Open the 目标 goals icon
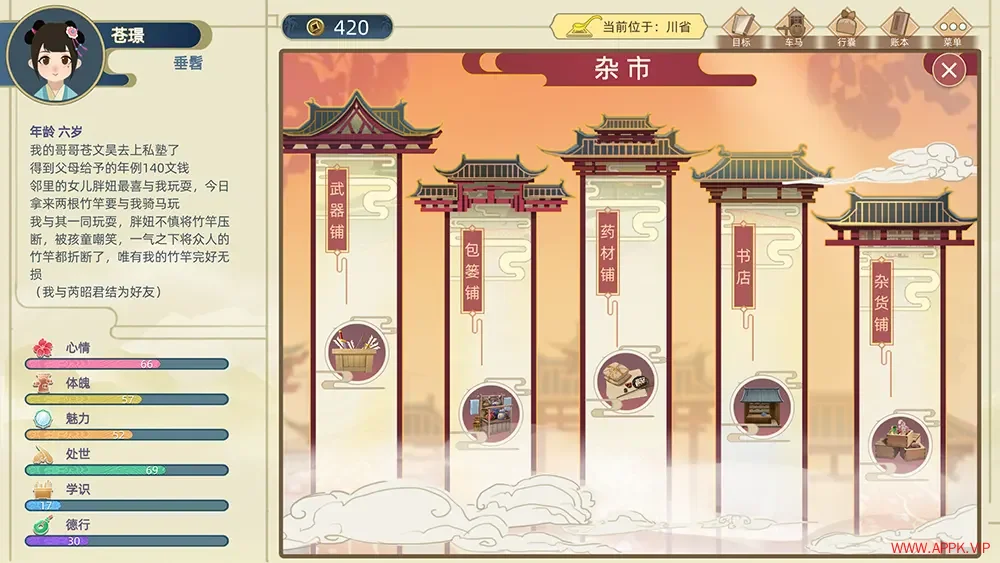 [x=741, y=26]
